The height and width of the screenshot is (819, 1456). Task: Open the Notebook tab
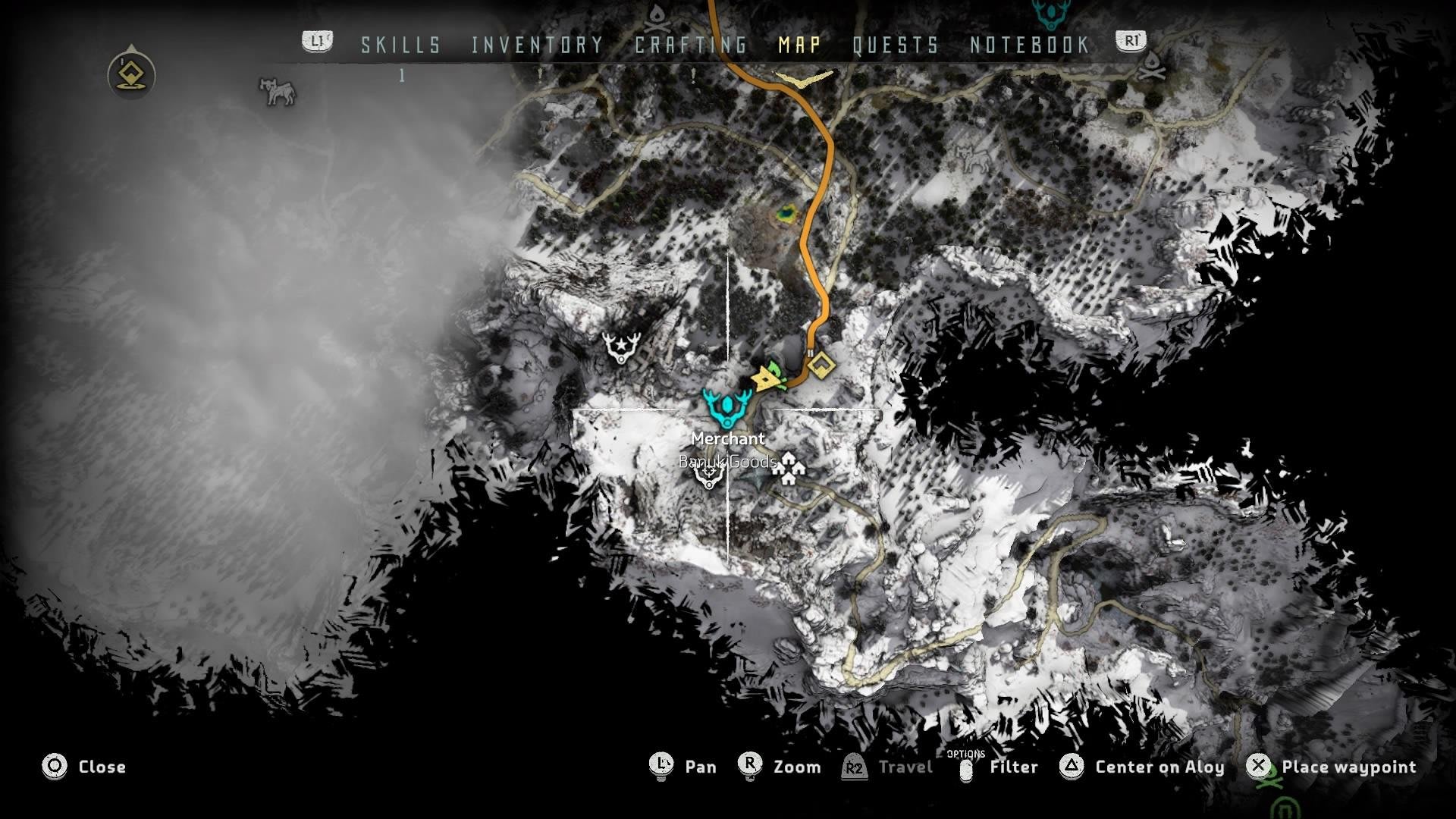[1030, 45]
